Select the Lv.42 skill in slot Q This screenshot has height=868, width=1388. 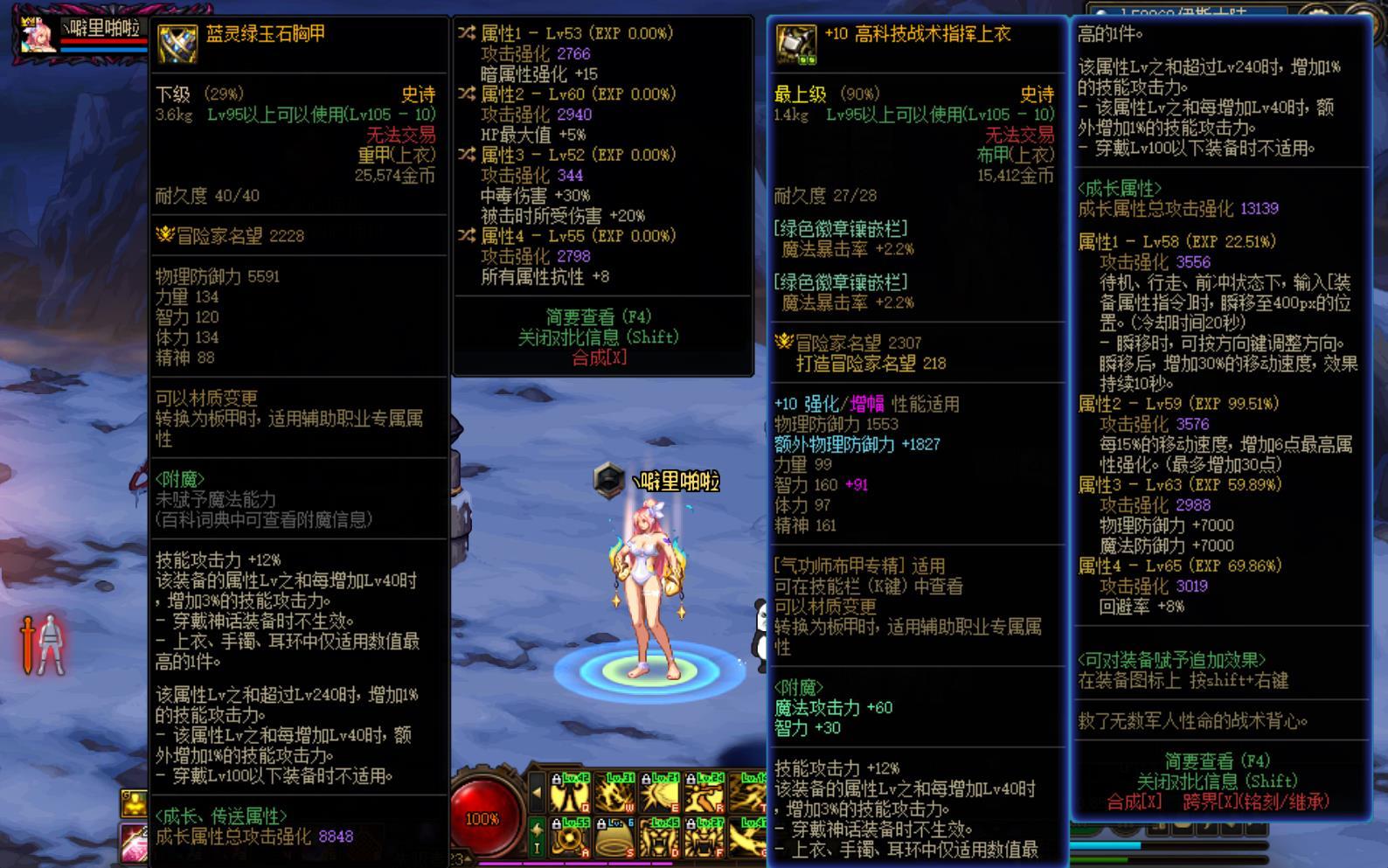[x=570, y=795]
